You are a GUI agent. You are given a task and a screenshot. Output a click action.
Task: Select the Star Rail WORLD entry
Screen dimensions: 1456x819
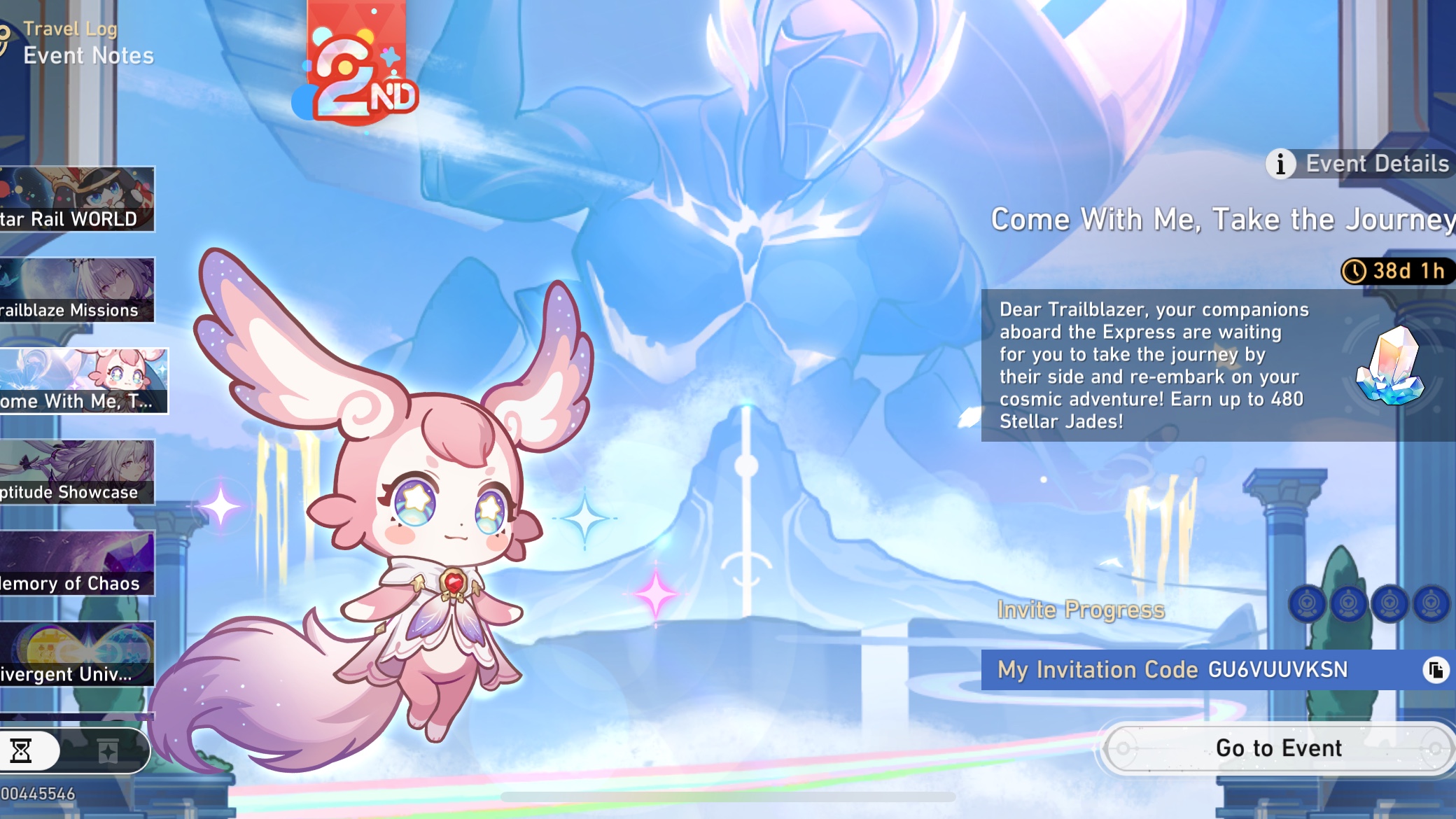coord(77,199)
